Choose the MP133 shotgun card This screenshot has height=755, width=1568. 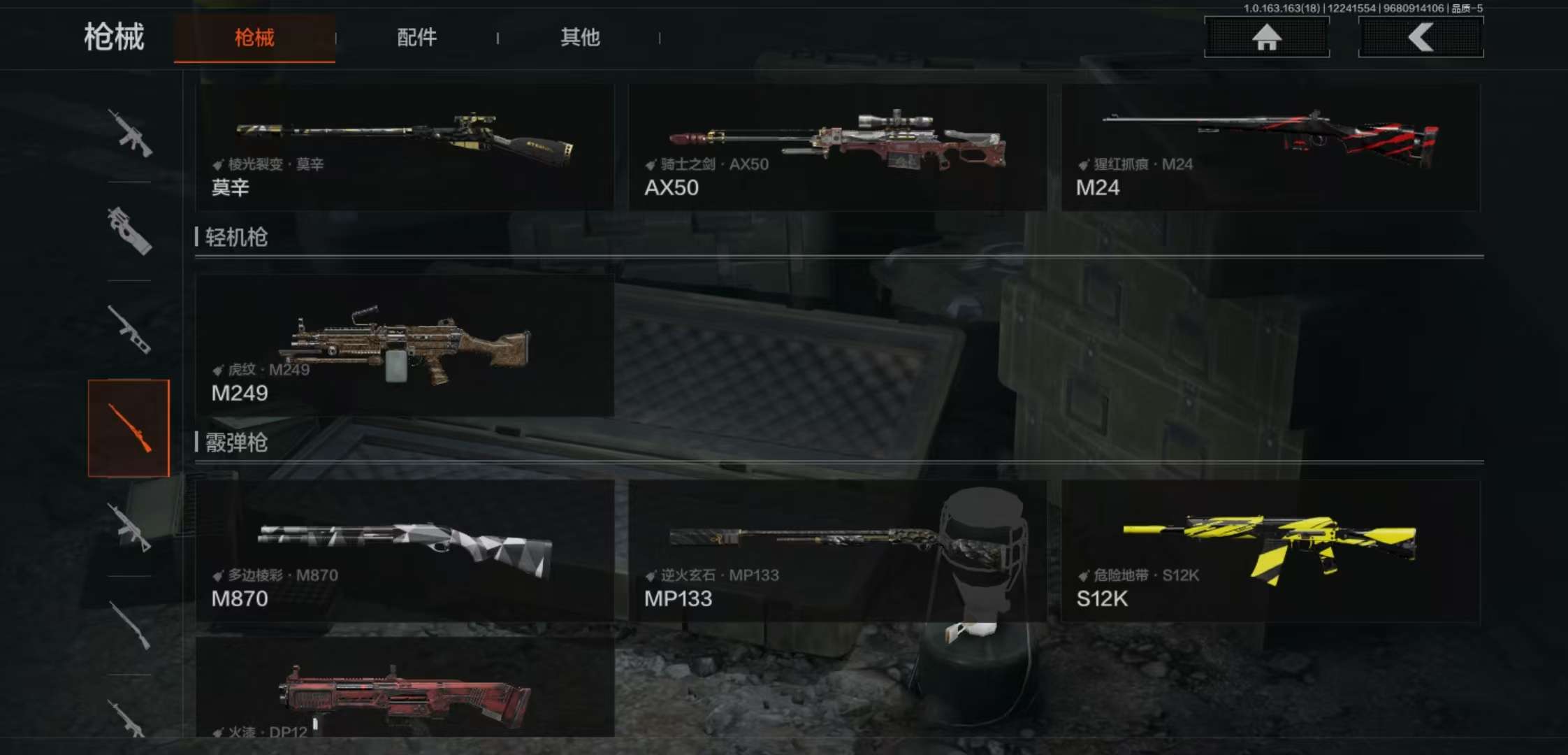(837, 551)
